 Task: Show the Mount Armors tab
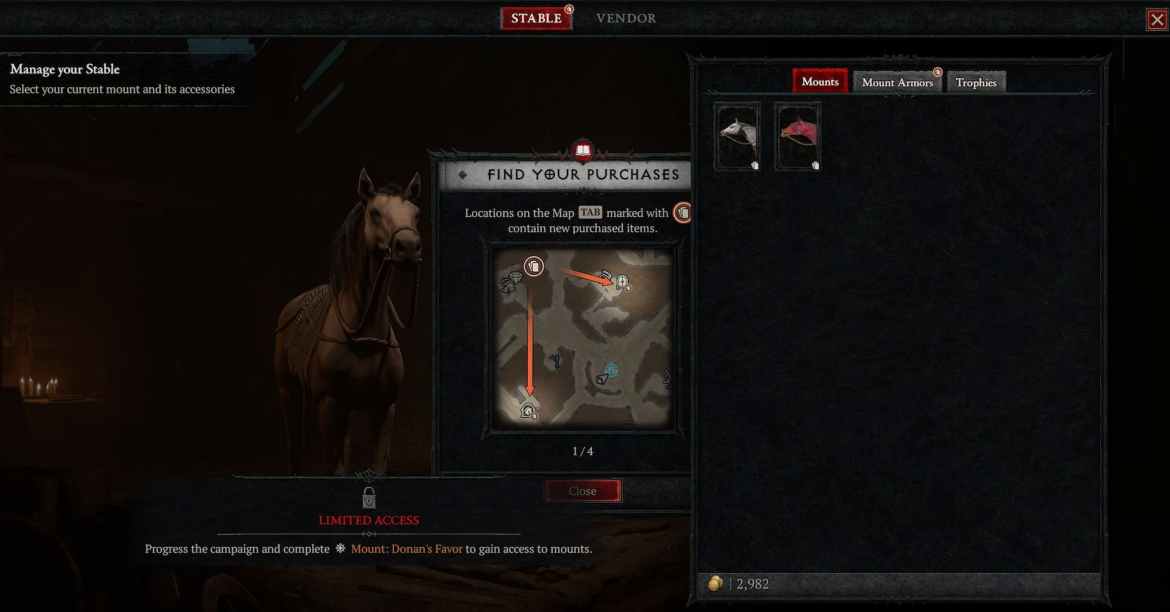click(897, 82)
